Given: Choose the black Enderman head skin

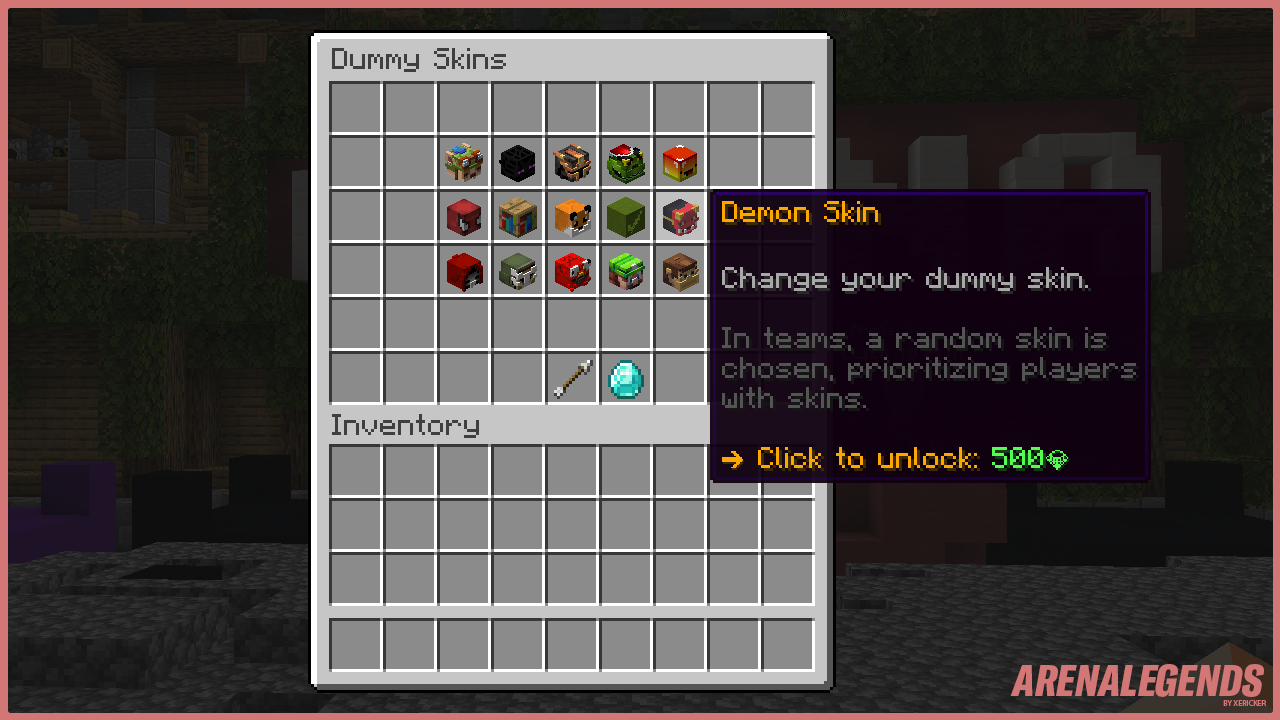Looking at the screenshot, I should (x=518, y=162).
